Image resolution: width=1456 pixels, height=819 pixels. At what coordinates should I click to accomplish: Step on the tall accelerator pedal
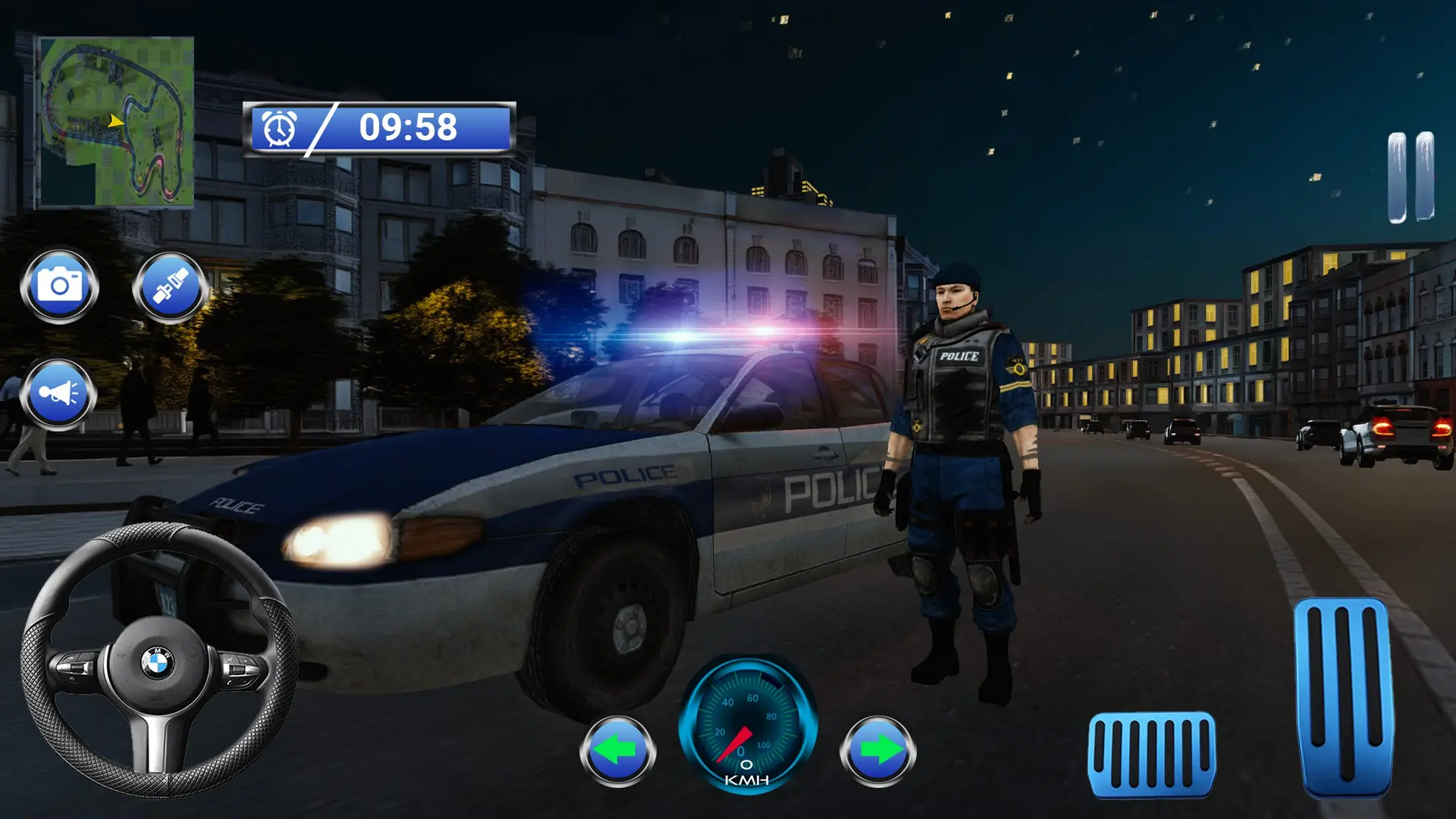[1344, 696]
